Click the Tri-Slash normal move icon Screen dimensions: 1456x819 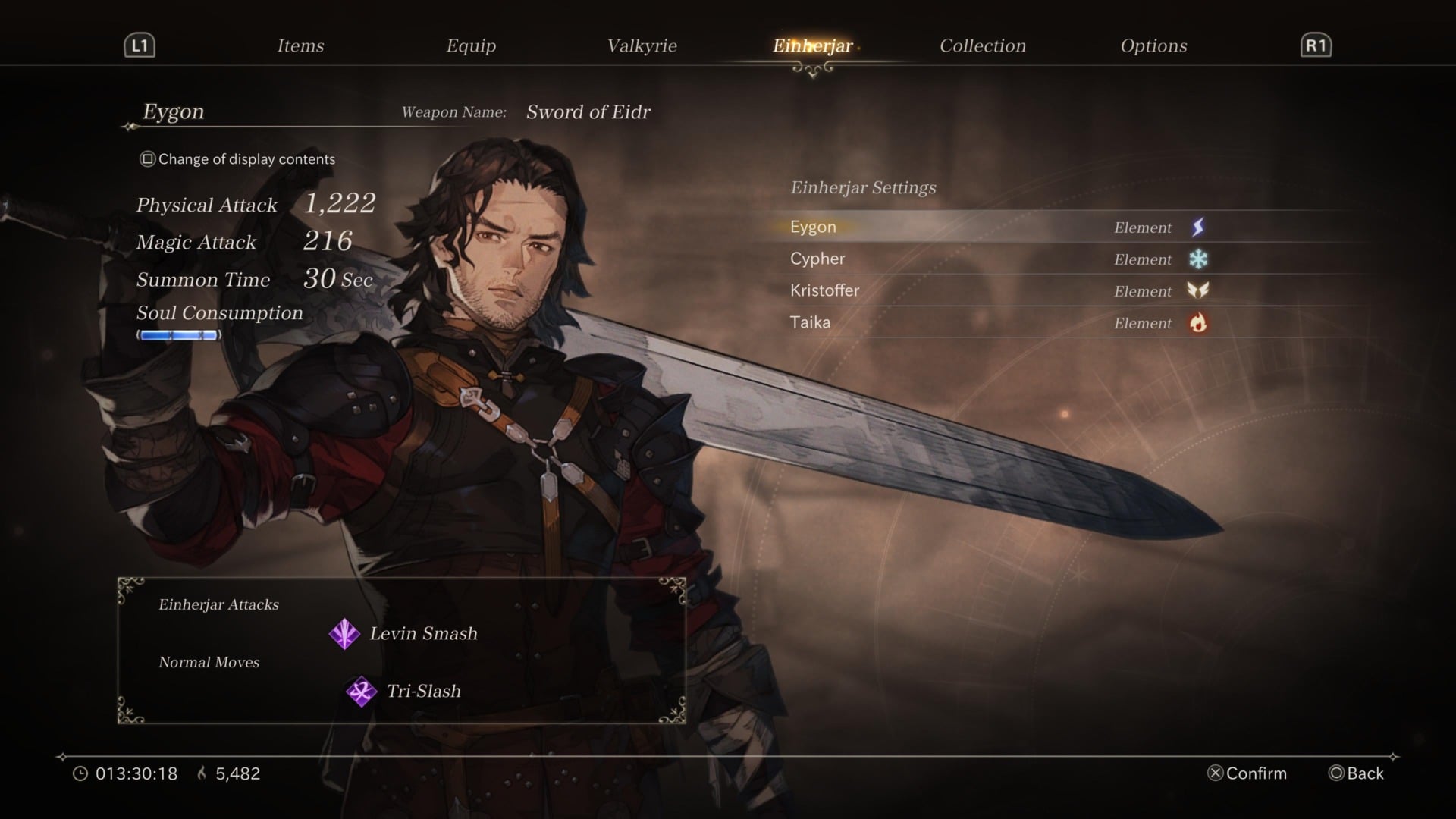pyautogui.click(x=362, y=690)
